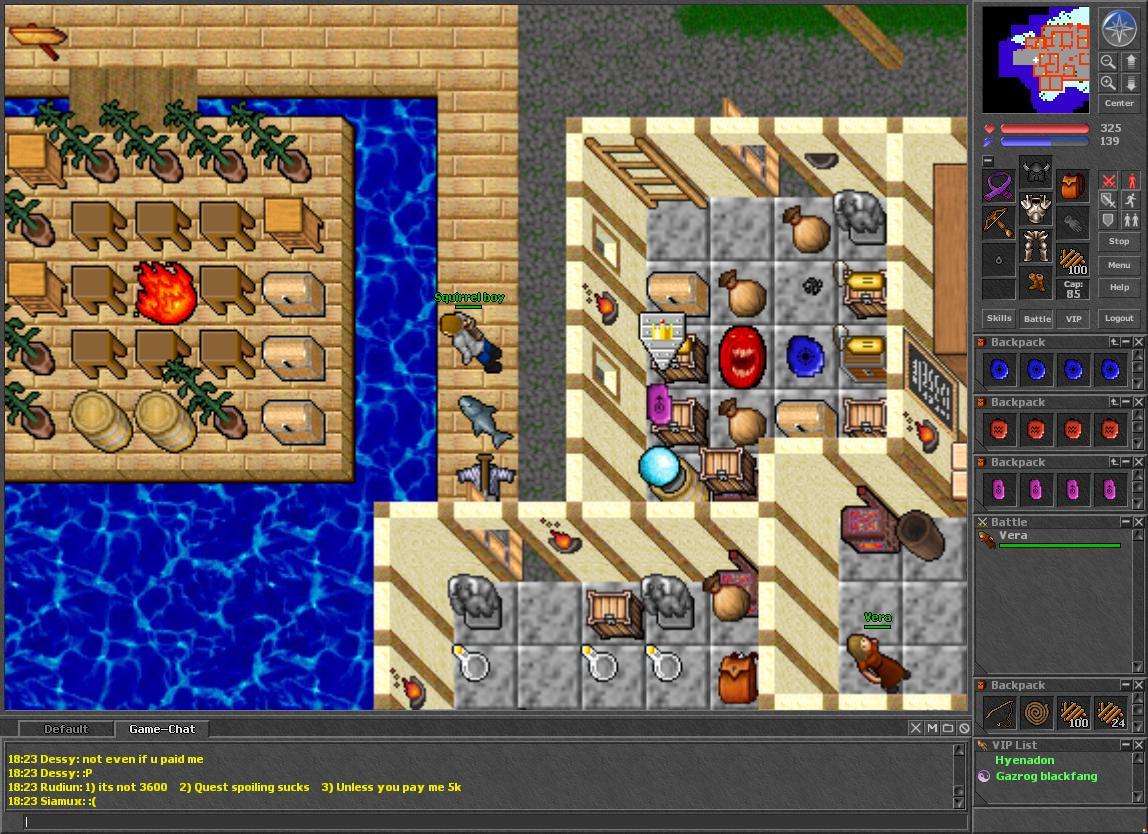Toggle the VIP list button
Viewport: 1148px width, 834px height.
[x=1073, y=318]
